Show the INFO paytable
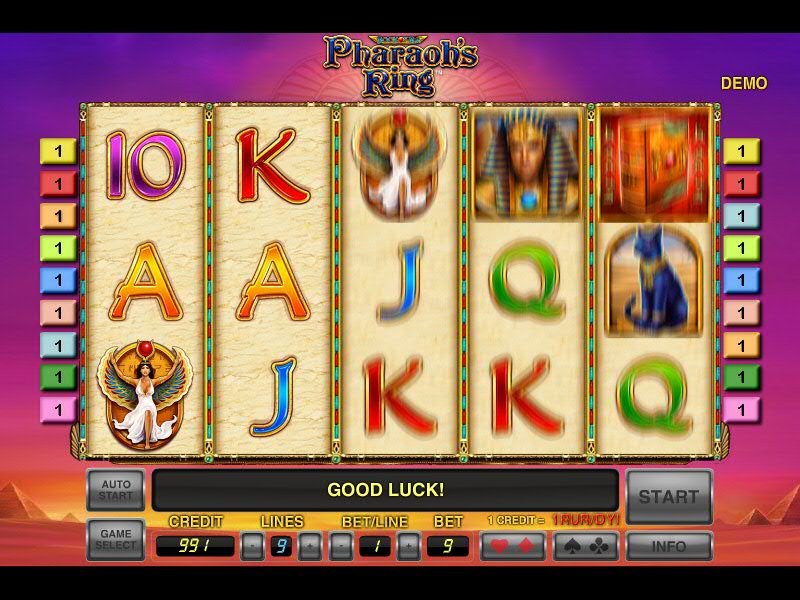Screen dimensions: 800x600 [669, 547]
